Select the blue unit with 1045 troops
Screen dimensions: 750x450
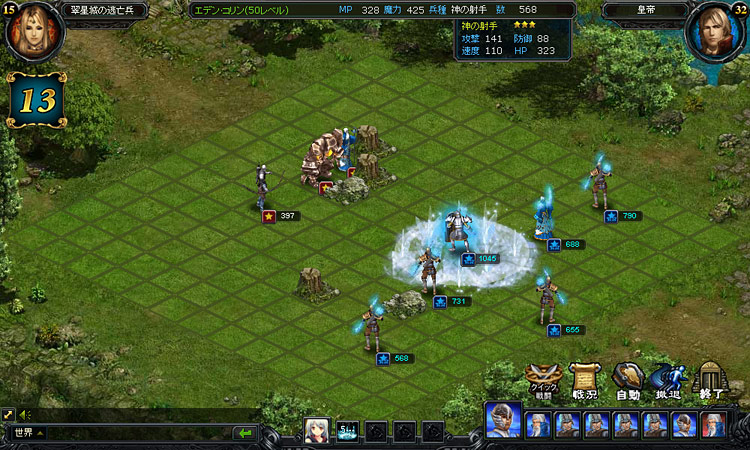coord(459,230)
